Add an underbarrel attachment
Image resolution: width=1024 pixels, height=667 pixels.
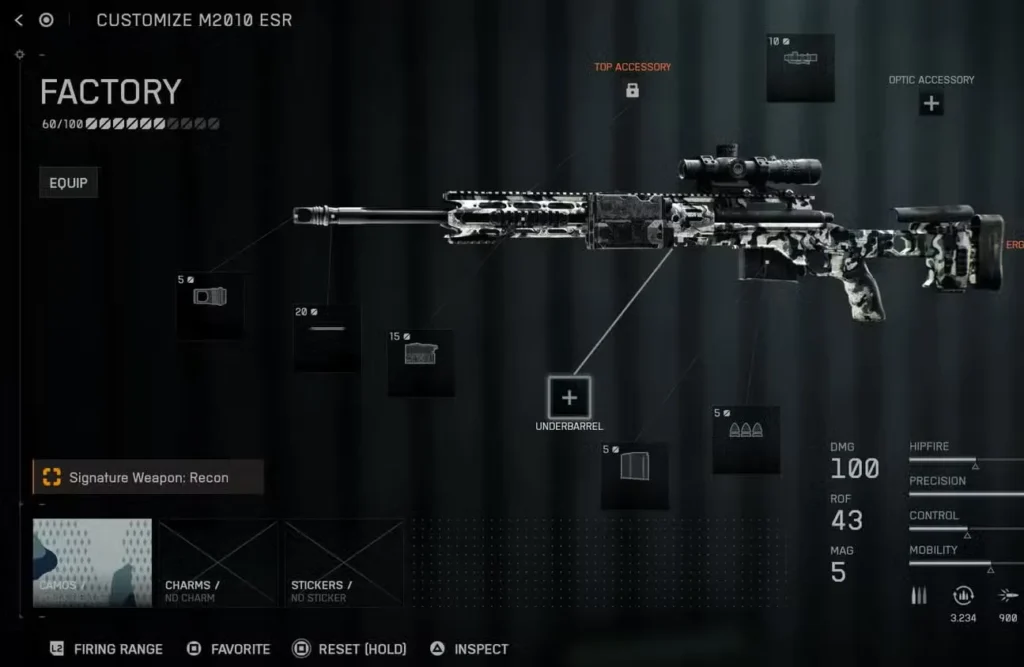(569, 398)
